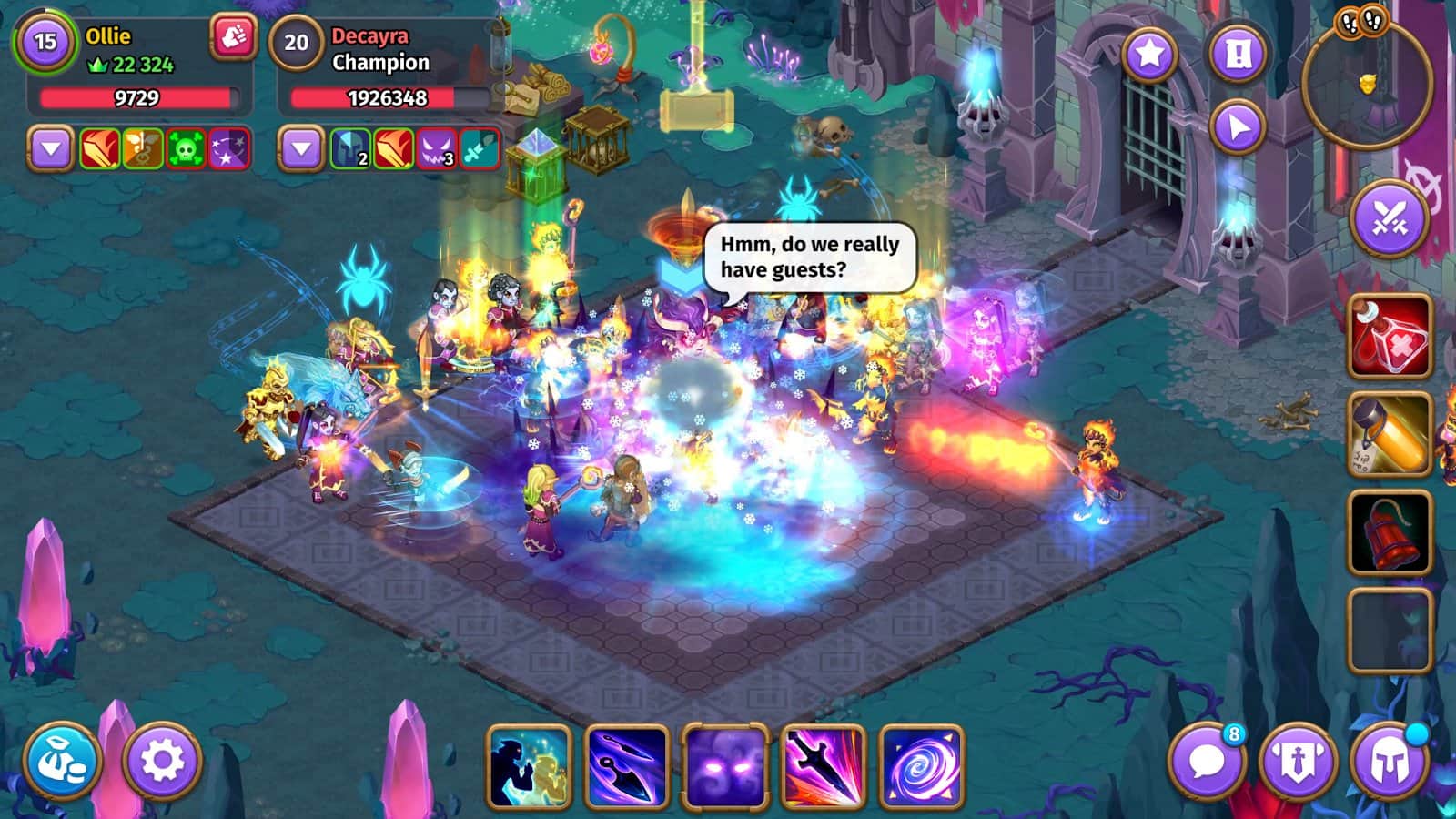Use the yellow elixir vial slot
The height and width of the screenshot is (819, 1456).
1390,434
